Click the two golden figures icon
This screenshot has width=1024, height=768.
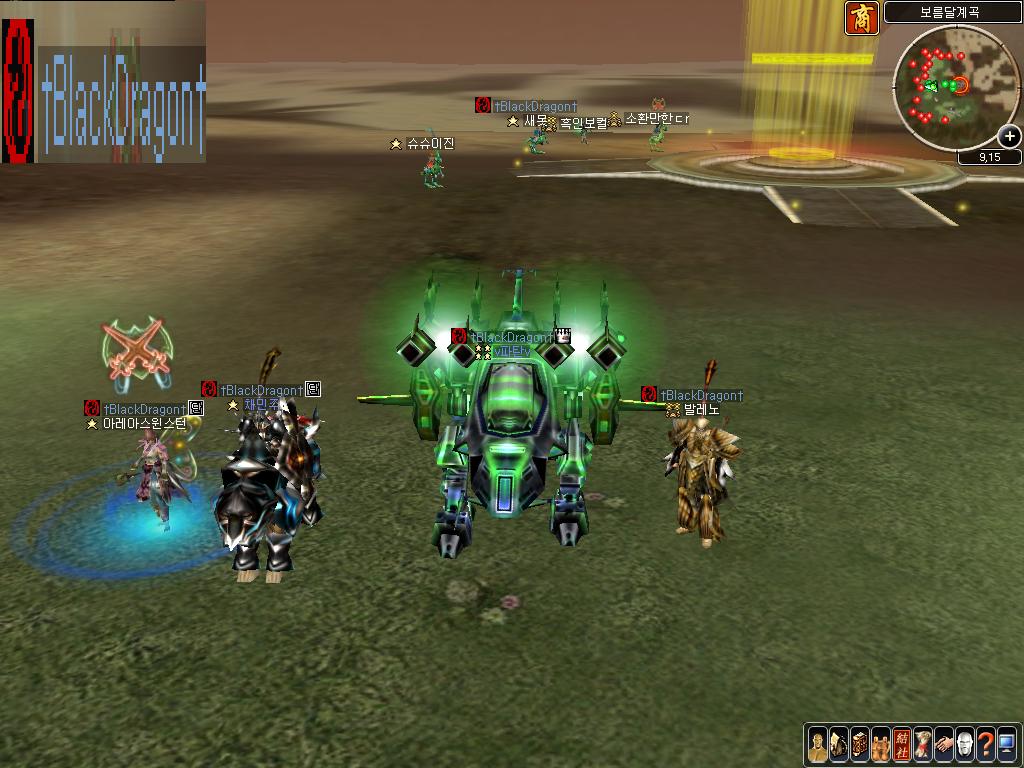(x=881, y=744)
